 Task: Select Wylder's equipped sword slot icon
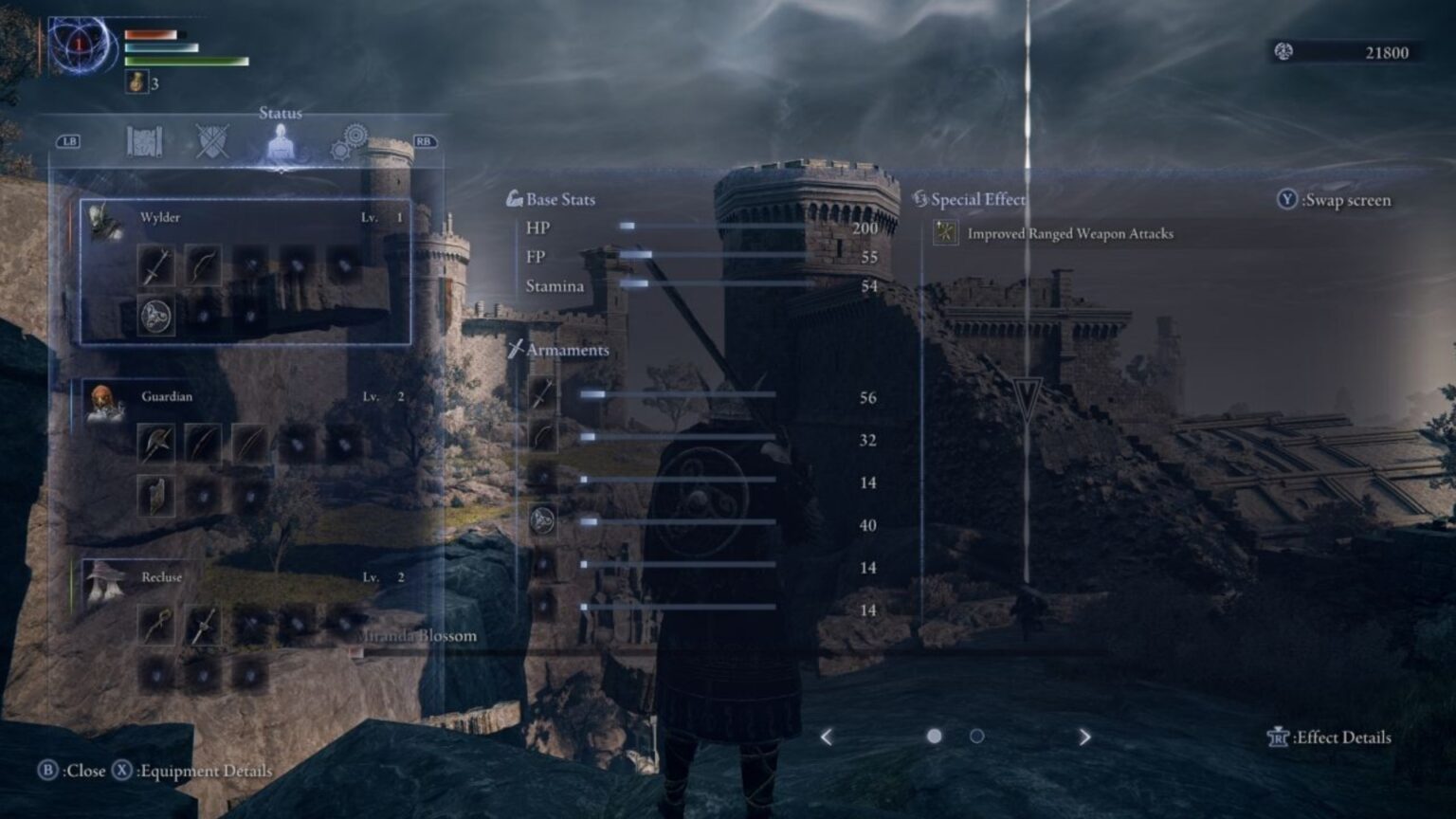click(157, 266)
